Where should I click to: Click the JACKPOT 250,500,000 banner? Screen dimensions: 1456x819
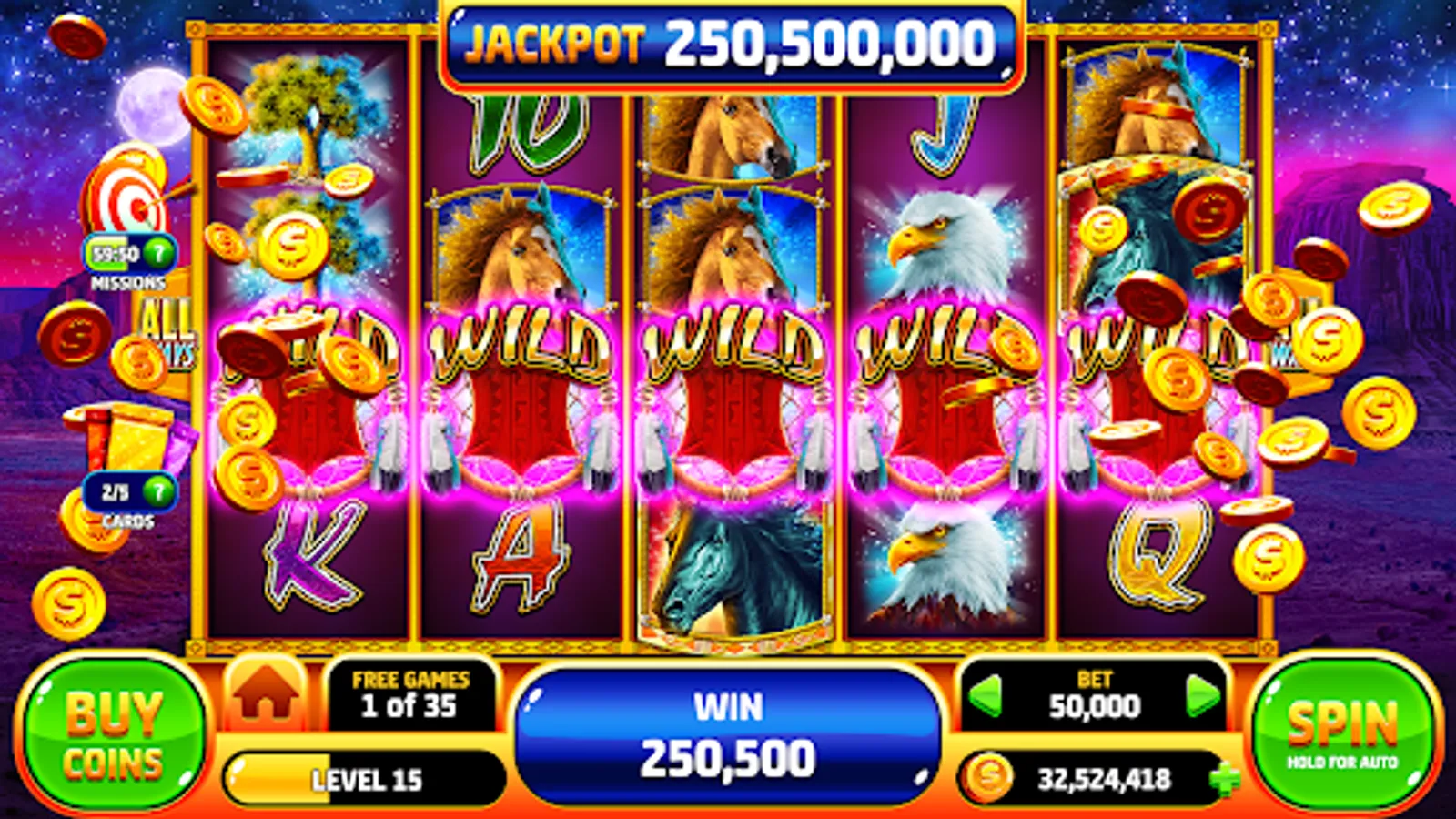click(728, 44)
